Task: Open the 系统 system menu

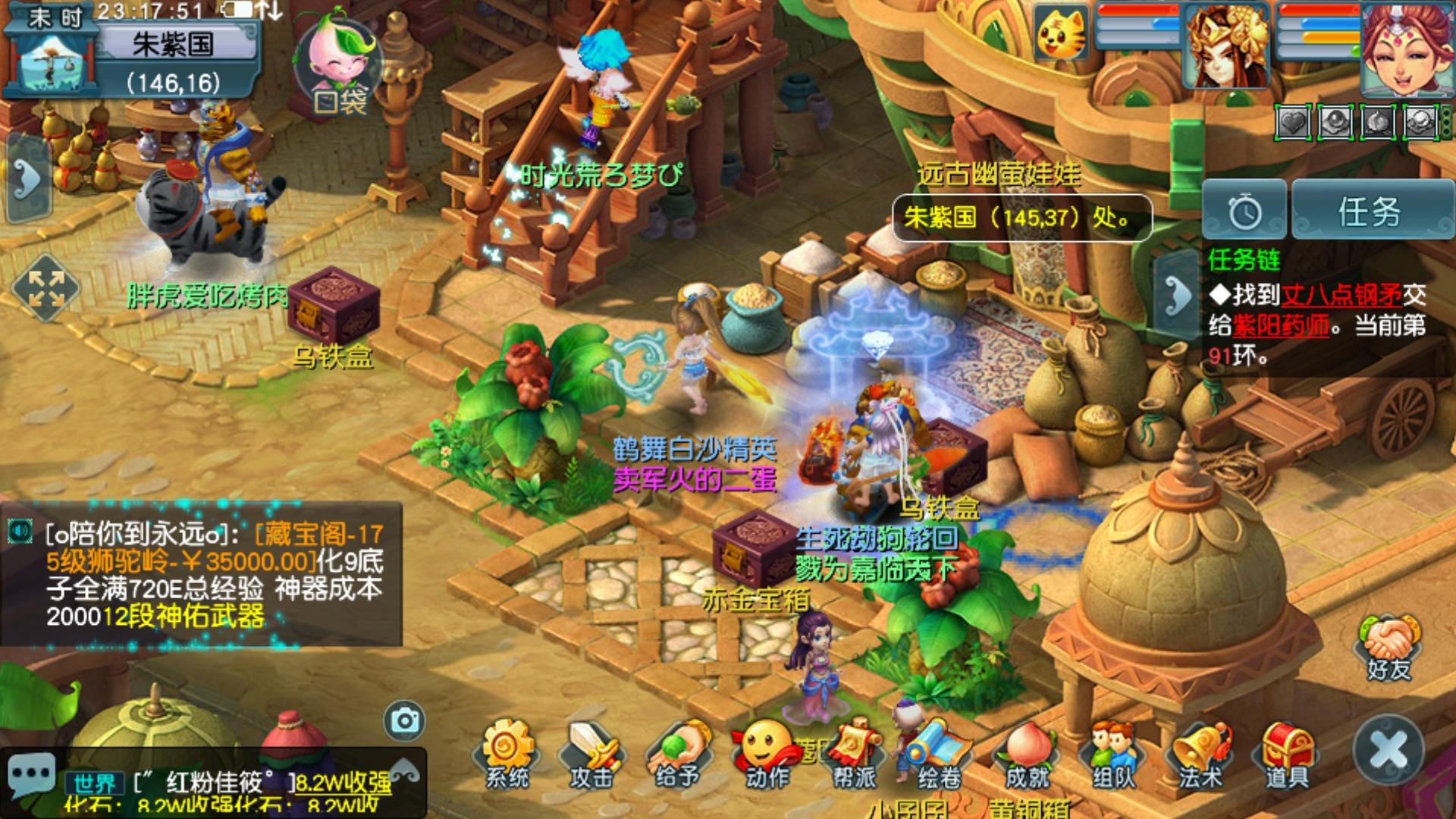Action: click(x=507, y=755)
